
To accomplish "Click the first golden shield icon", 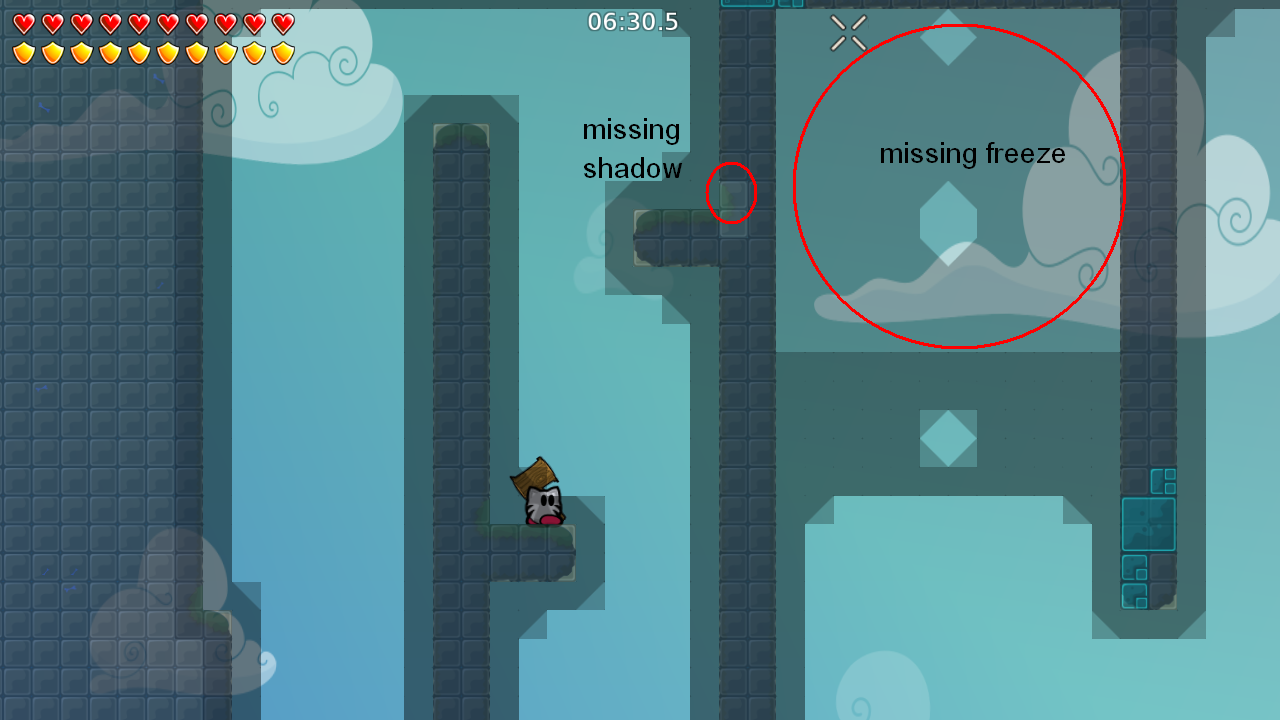I will point(24,52).
